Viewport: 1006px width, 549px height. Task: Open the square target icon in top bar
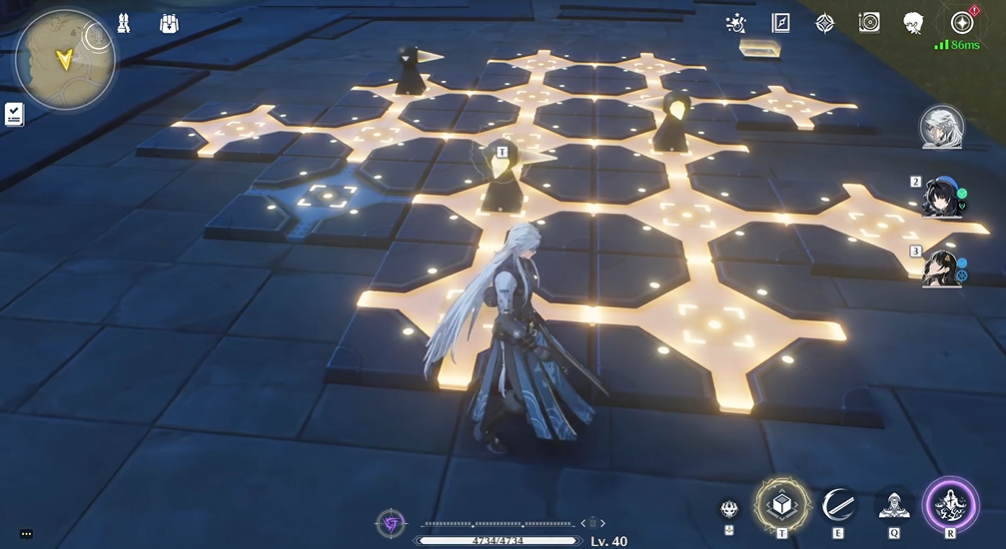coord(869,22)
